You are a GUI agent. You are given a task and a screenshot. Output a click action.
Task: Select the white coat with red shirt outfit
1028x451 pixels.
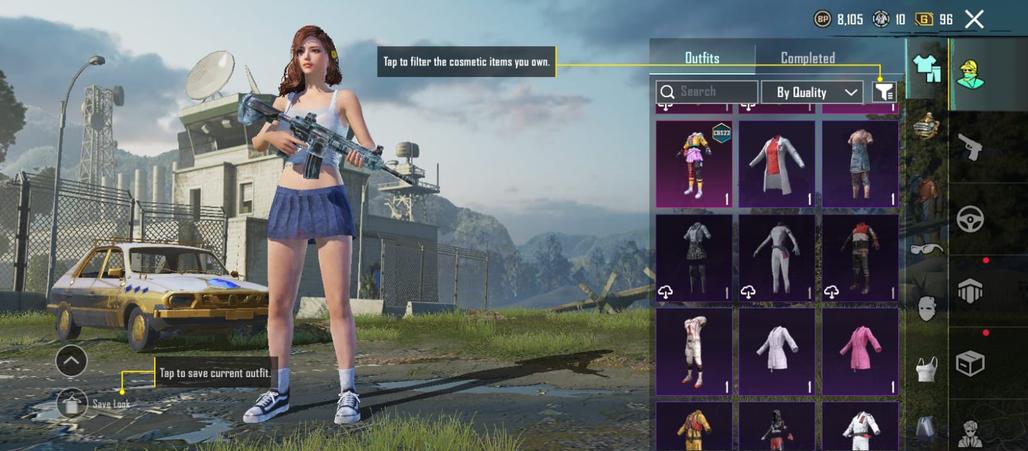777,164
